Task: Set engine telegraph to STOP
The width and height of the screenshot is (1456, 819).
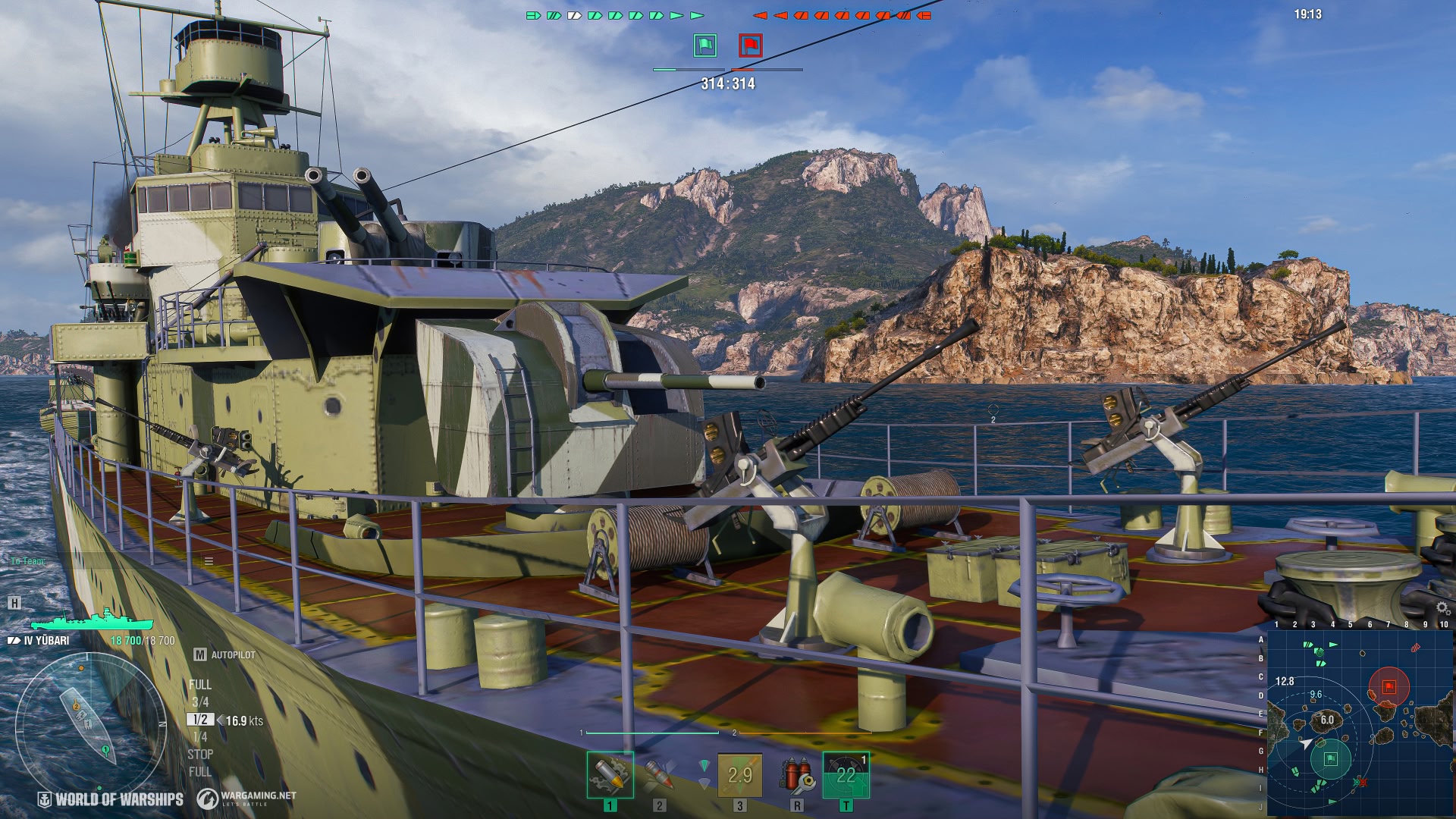Action: point(200,755)
